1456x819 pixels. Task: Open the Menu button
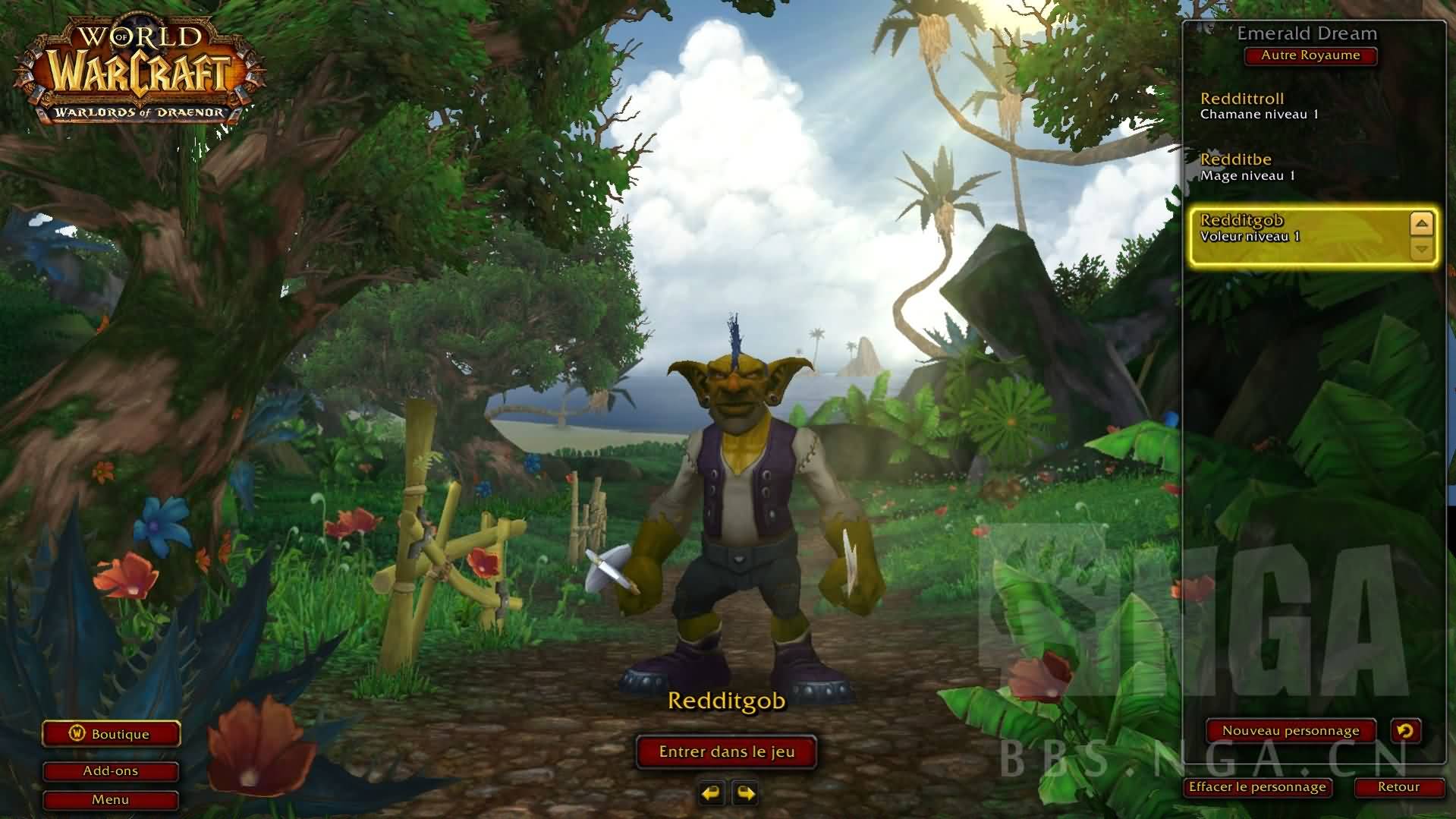(x=111, y=800)
